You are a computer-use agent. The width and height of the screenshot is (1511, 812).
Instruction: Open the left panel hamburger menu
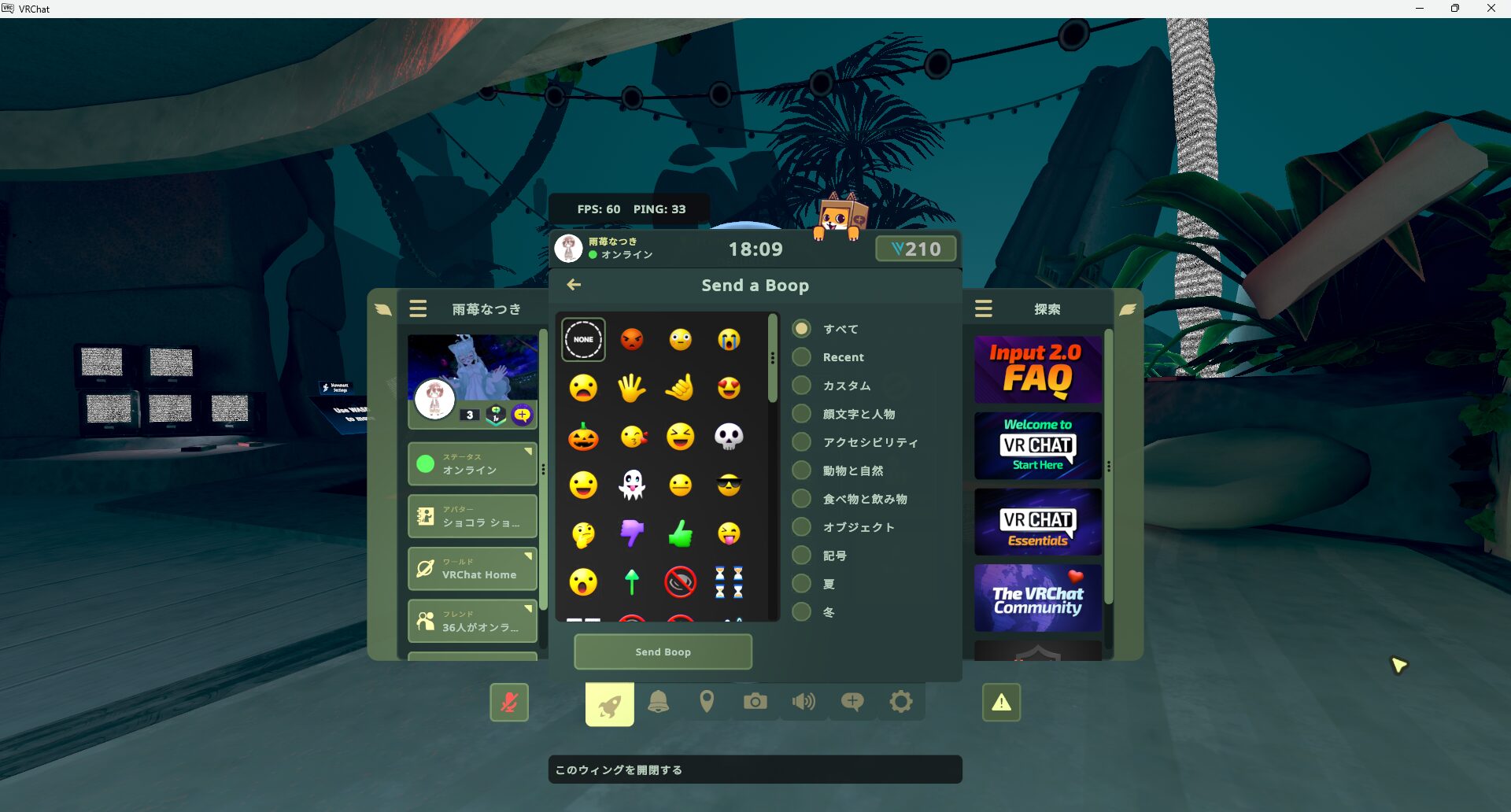pos(417,308)
